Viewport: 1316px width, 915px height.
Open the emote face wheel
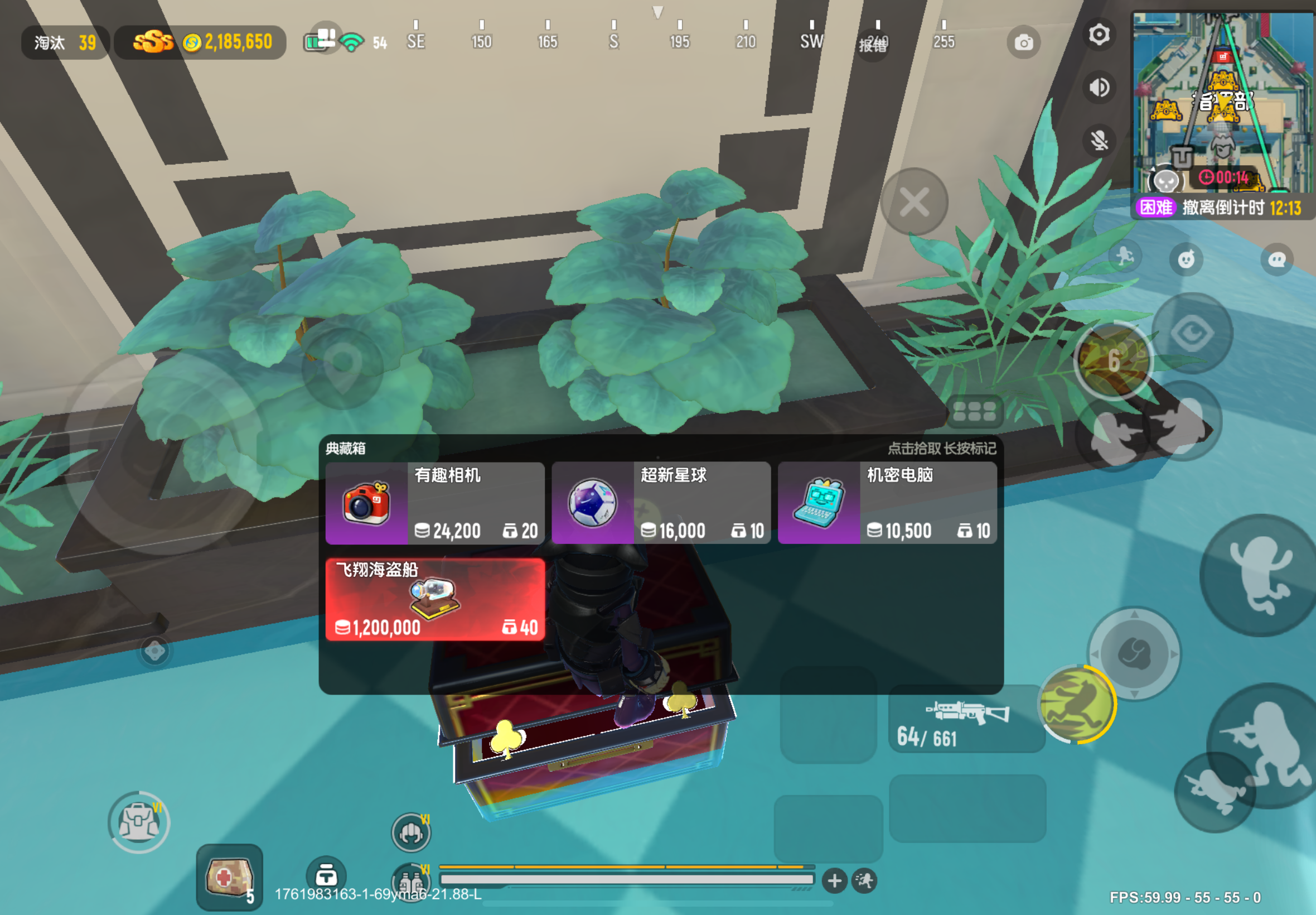point(1186,258)
